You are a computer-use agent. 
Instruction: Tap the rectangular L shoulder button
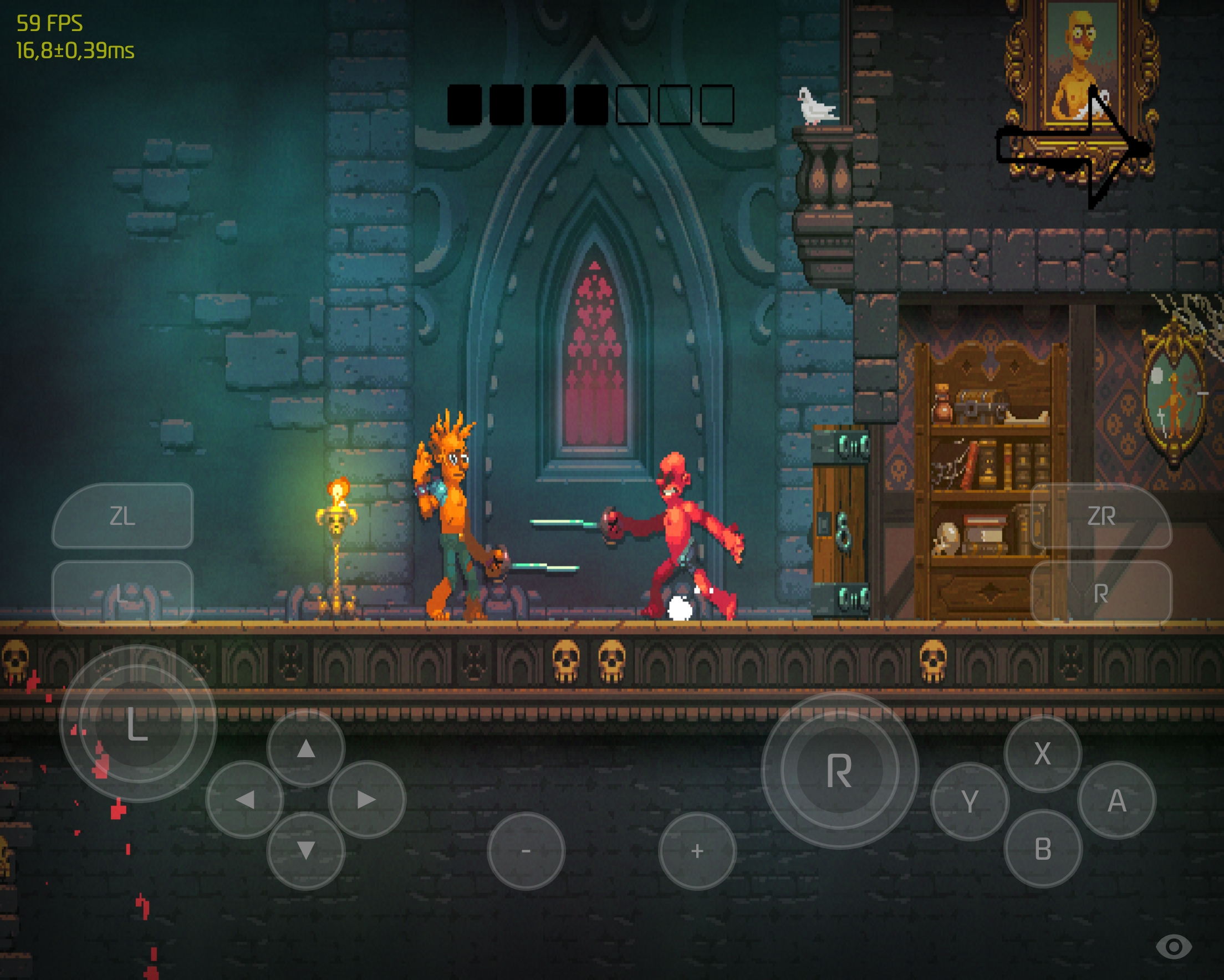click(x=123, y=593)
